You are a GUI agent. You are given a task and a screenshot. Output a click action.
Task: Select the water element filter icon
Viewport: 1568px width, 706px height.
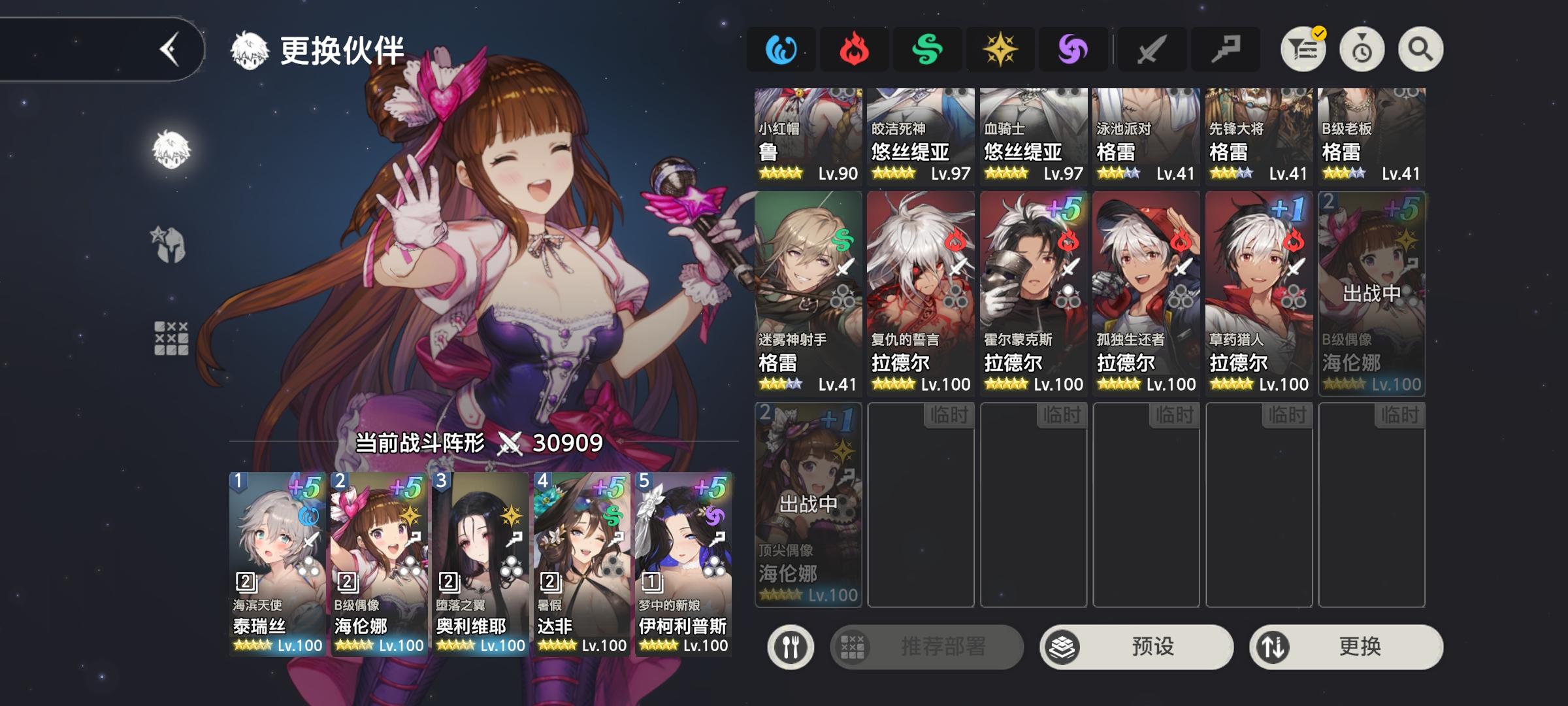click(781, 48)
